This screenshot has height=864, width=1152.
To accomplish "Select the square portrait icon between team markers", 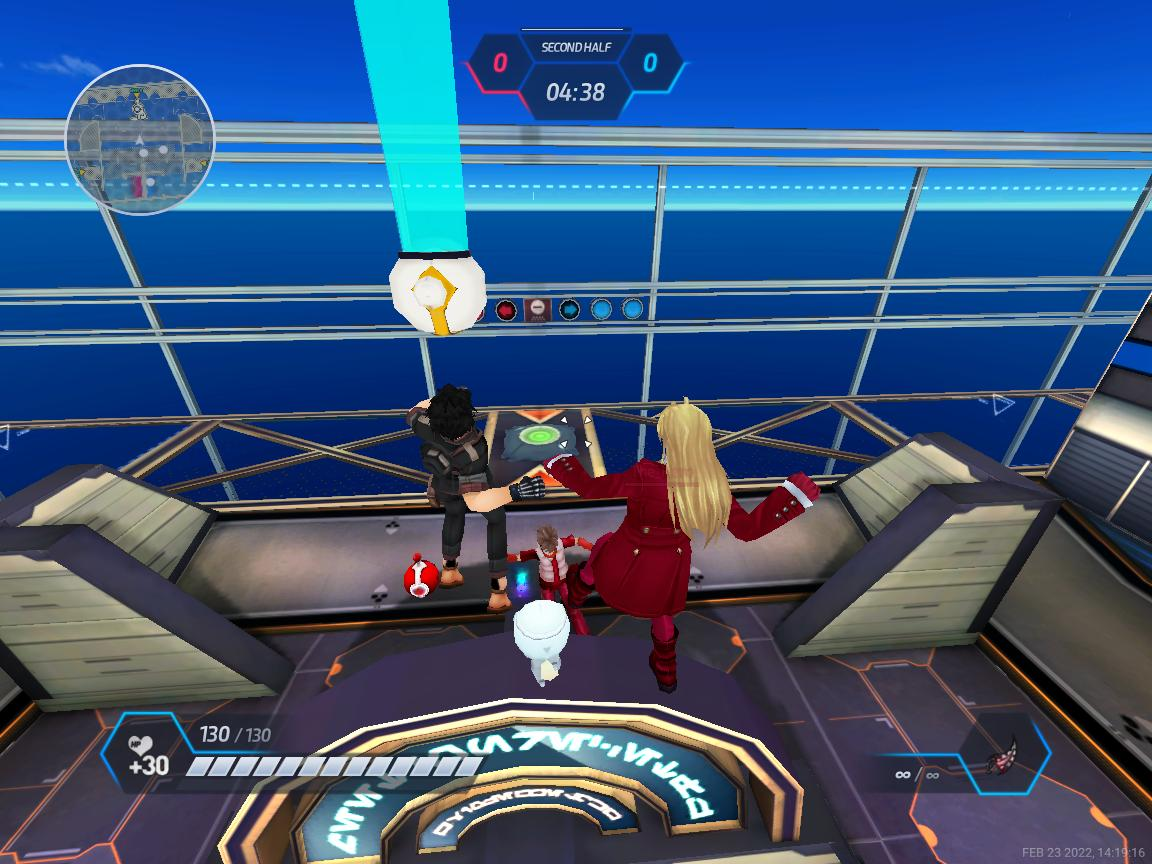I will coord(537,310).
